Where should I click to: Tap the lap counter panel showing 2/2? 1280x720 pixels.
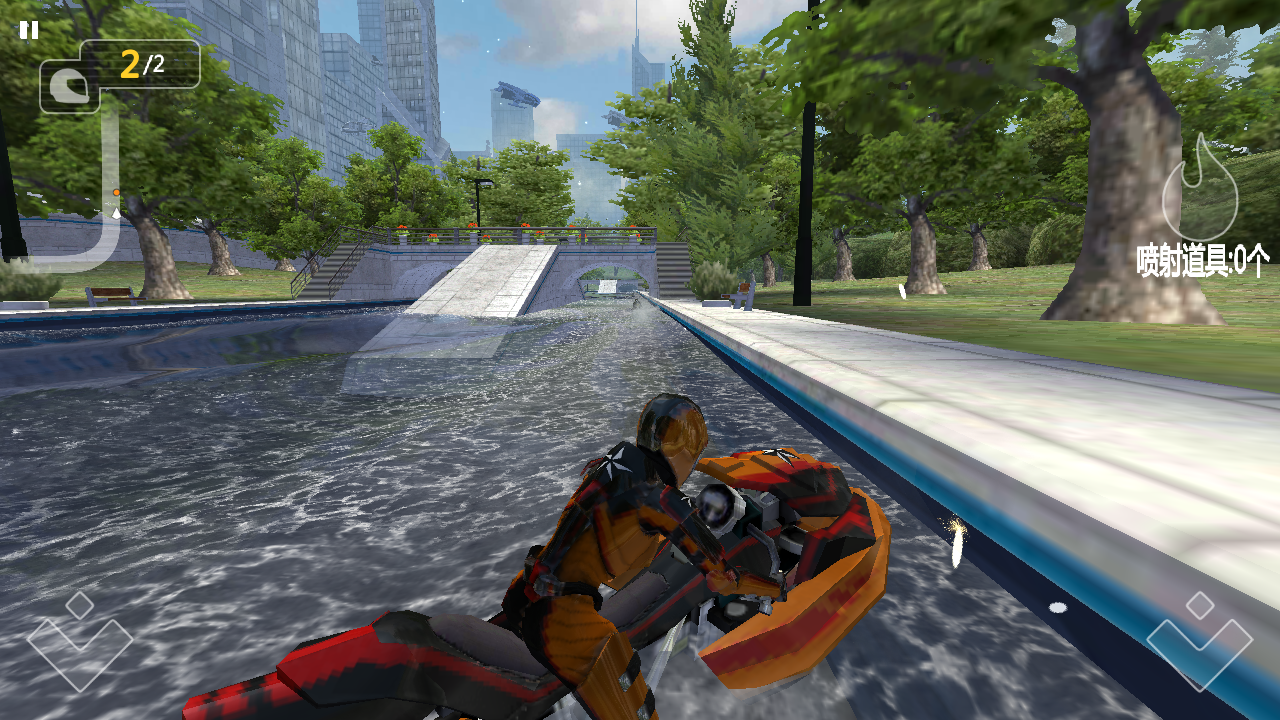pyautogui.click(x=138, y=63)
